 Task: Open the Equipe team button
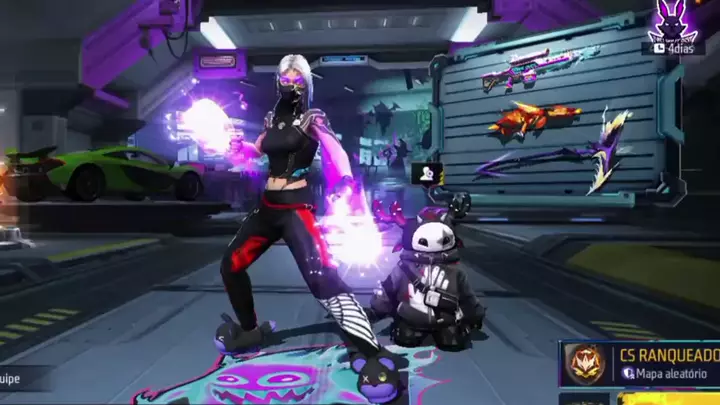(12, 379)
